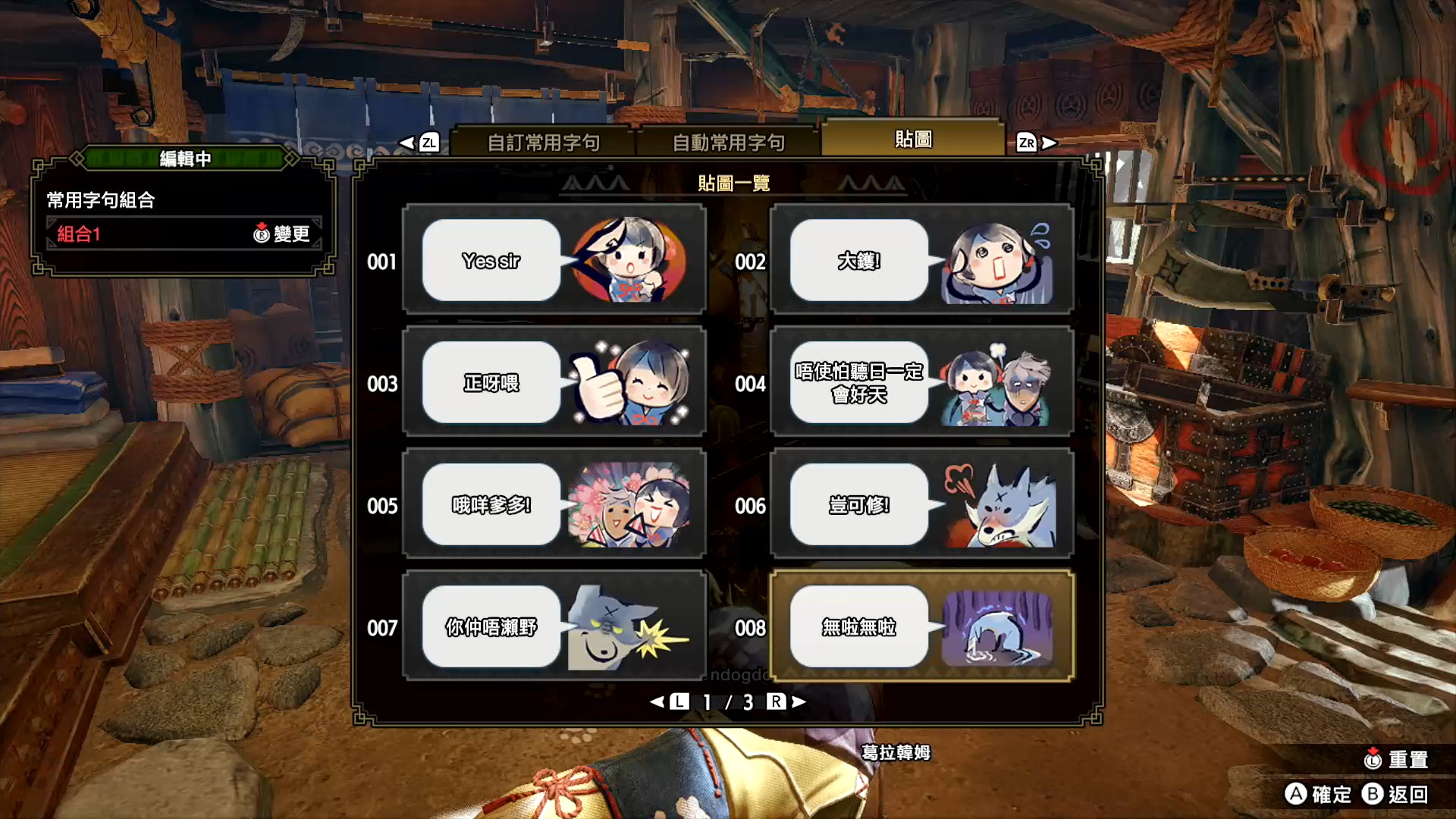
Task: Select the 貼圖 sticker tab
Action: (x=913, y=139)
